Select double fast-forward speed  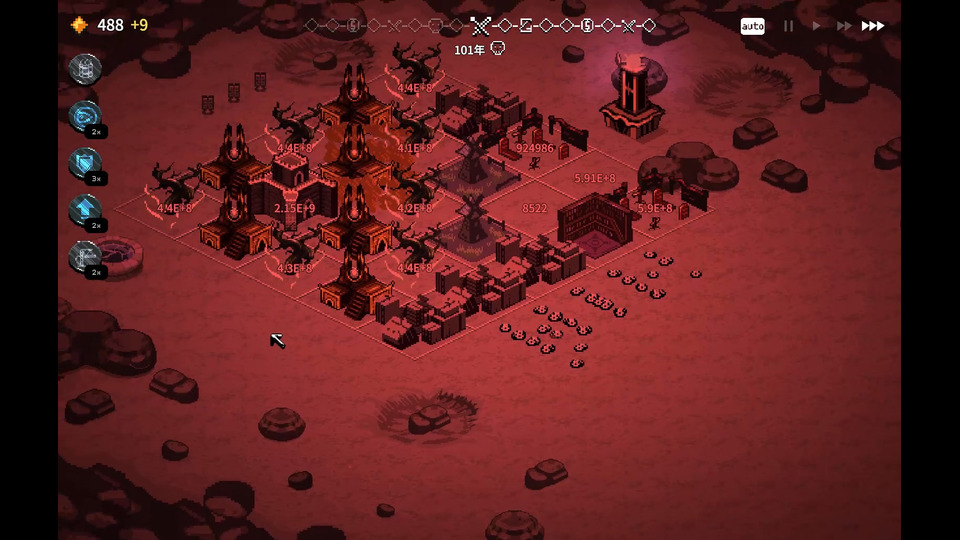pos(844,26)
